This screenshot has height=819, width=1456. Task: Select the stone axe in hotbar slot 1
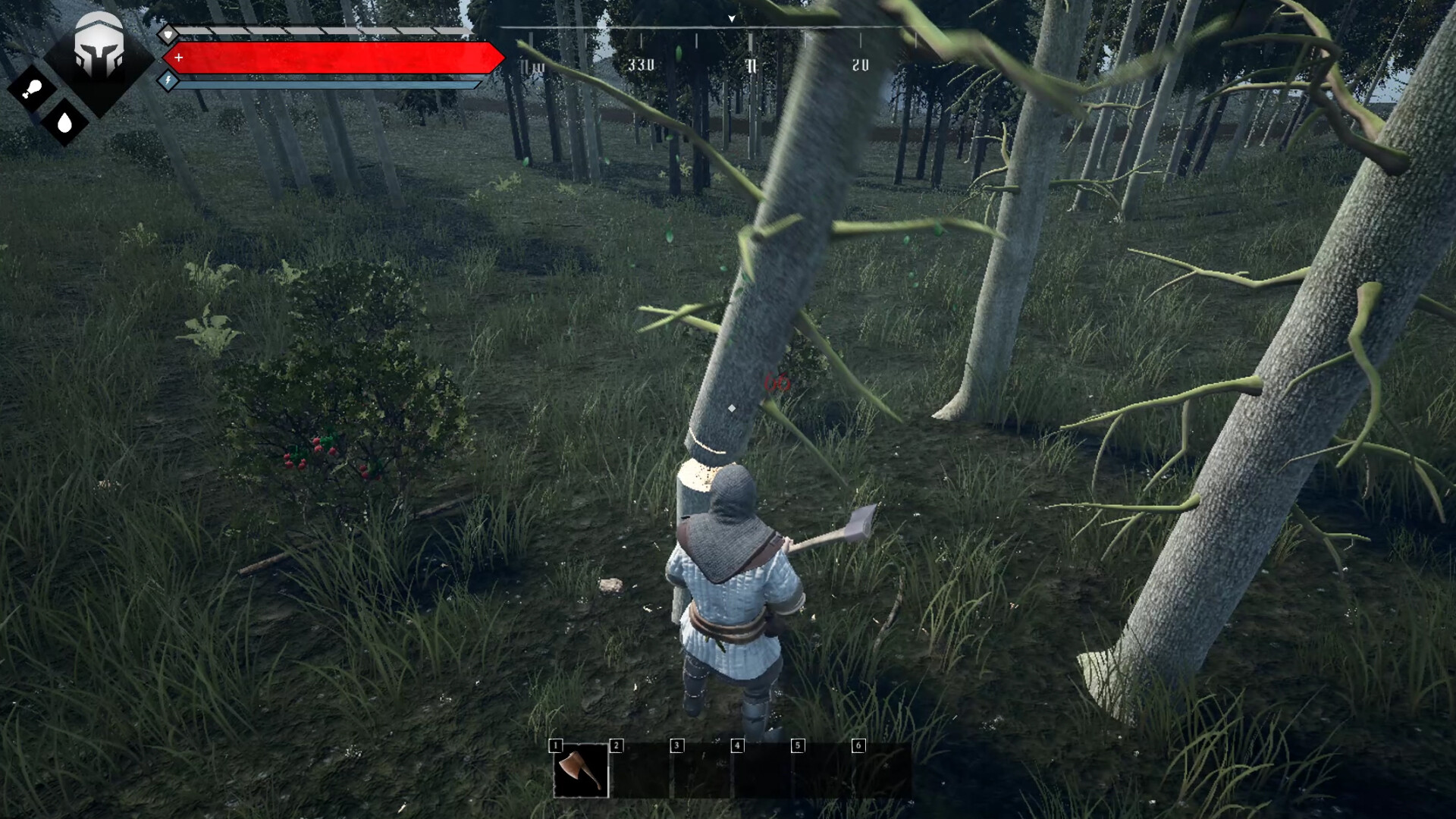pos(579,773)
